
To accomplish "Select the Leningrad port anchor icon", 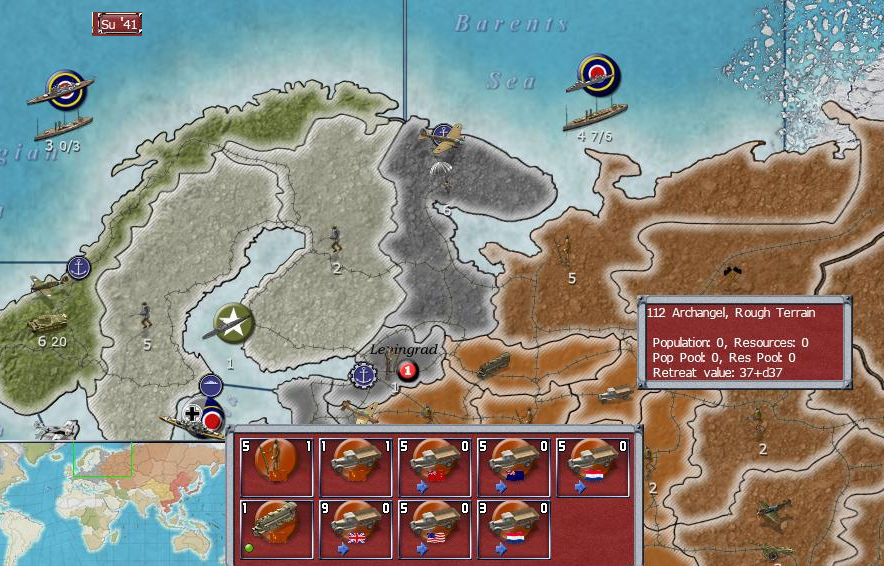I will pyautogui.click(x=362, y=374).
